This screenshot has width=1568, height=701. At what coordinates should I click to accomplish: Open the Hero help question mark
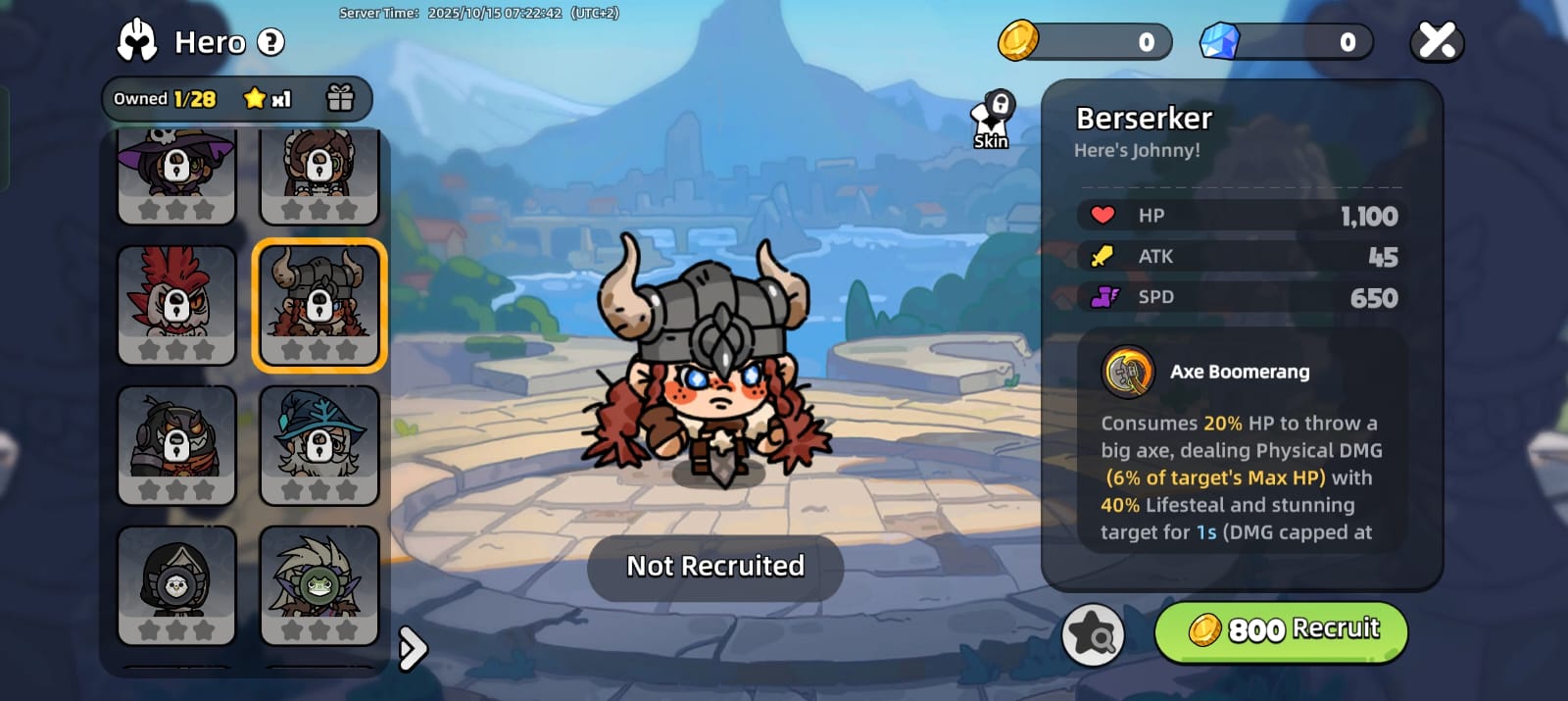[271, 42]
